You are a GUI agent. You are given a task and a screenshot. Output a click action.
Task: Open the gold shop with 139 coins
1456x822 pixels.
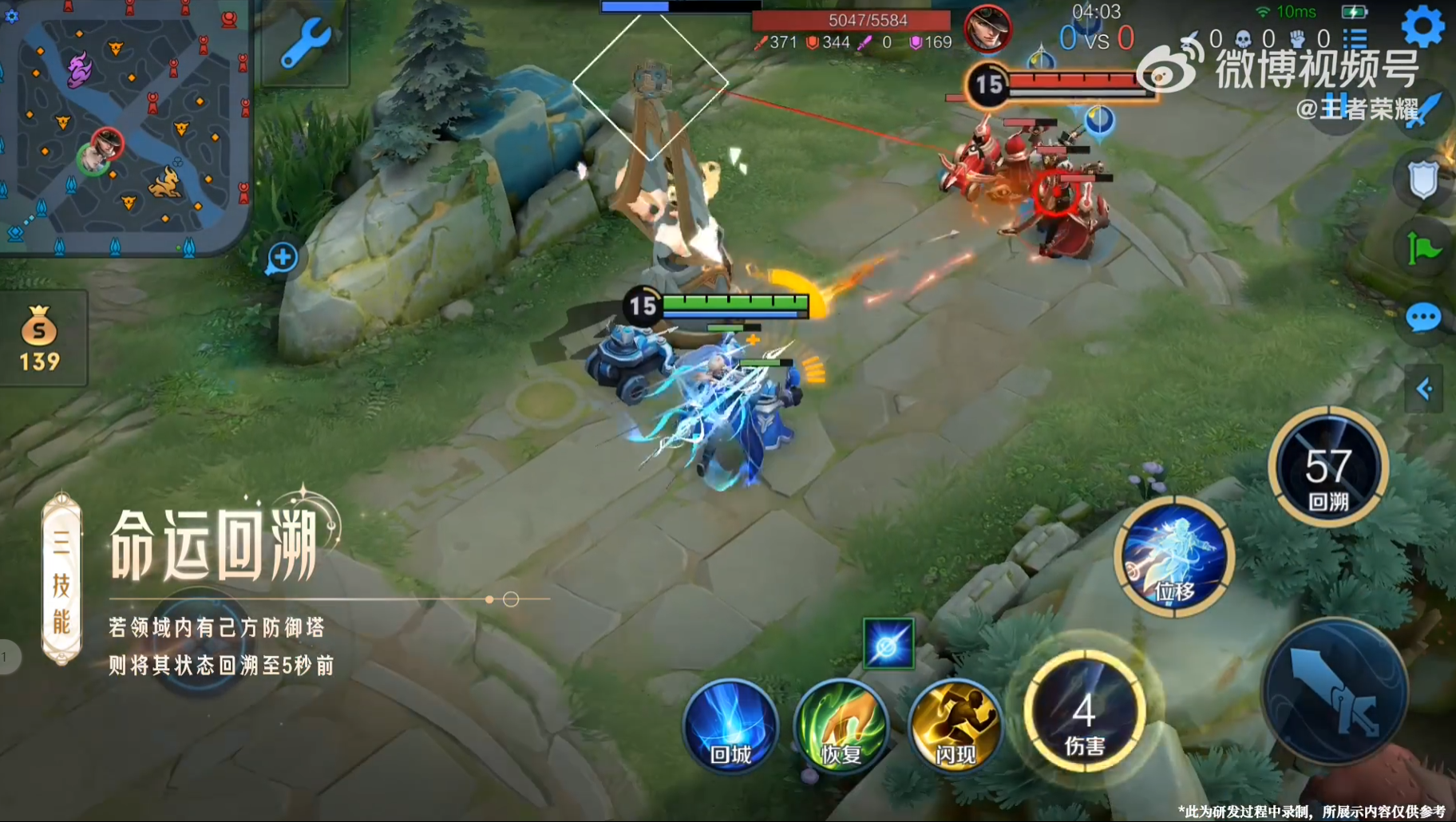(40, 339)
